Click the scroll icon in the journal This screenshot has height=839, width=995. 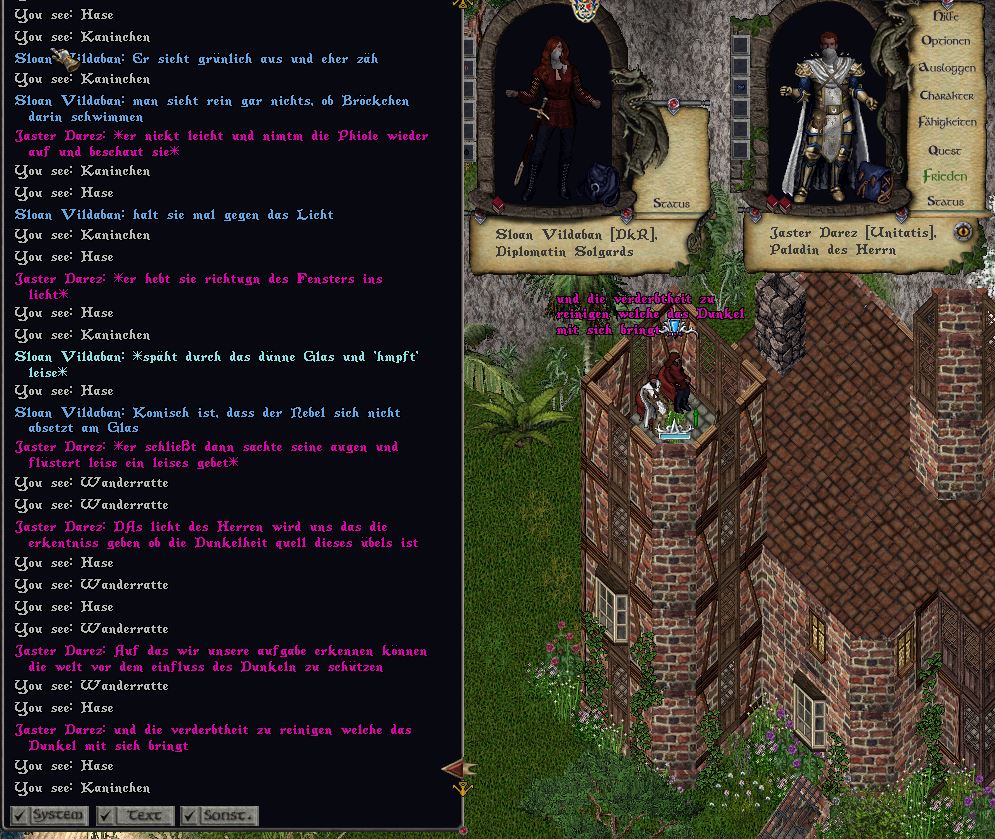64,60
